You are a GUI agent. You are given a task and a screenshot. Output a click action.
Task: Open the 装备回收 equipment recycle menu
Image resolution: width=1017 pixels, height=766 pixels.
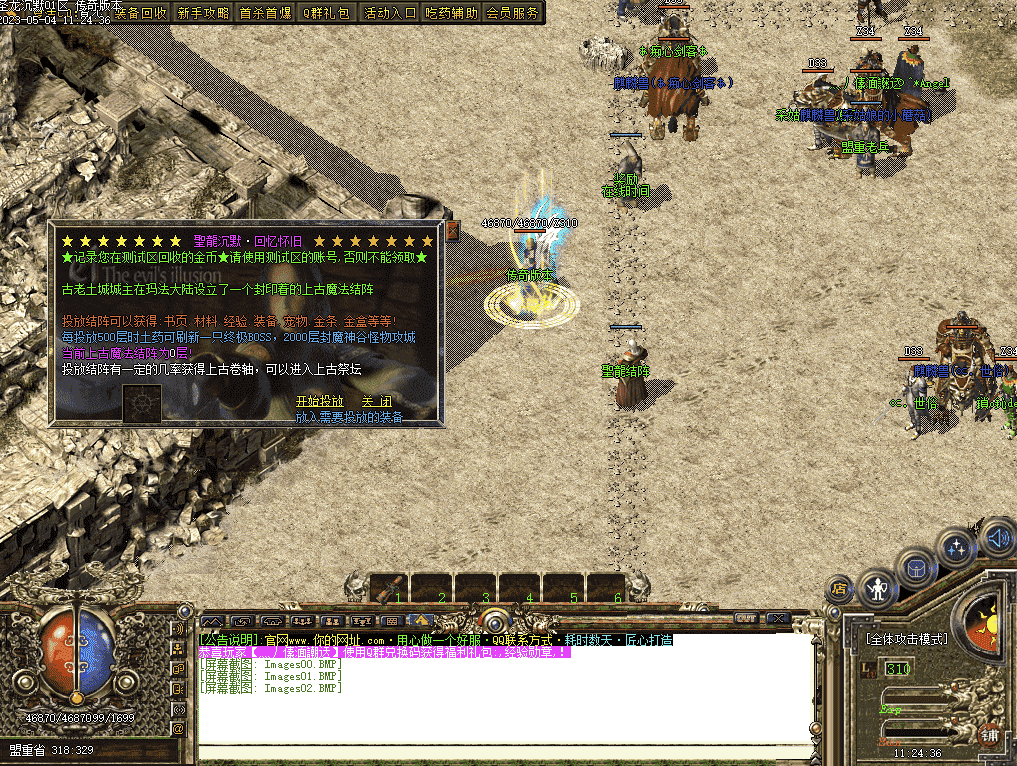[x=141, y=13]
